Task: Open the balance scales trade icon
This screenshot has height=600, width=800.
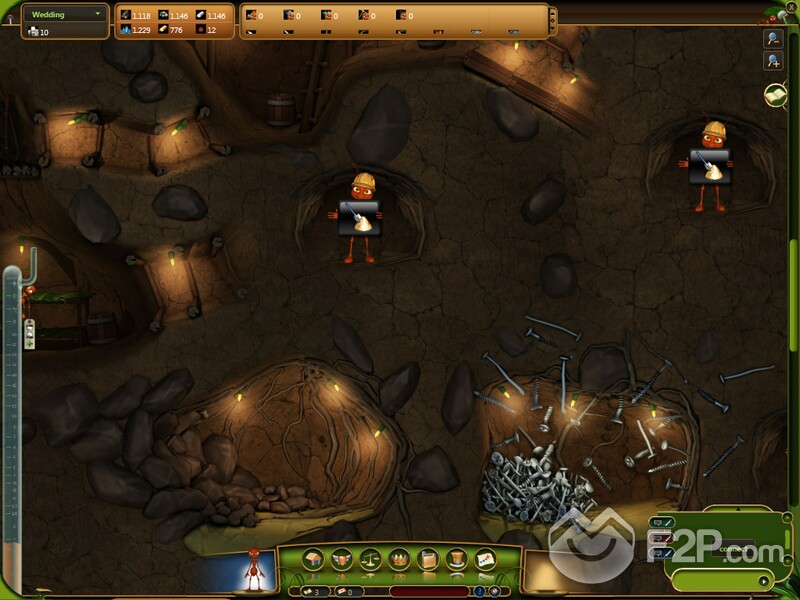Action: (370, 559)
